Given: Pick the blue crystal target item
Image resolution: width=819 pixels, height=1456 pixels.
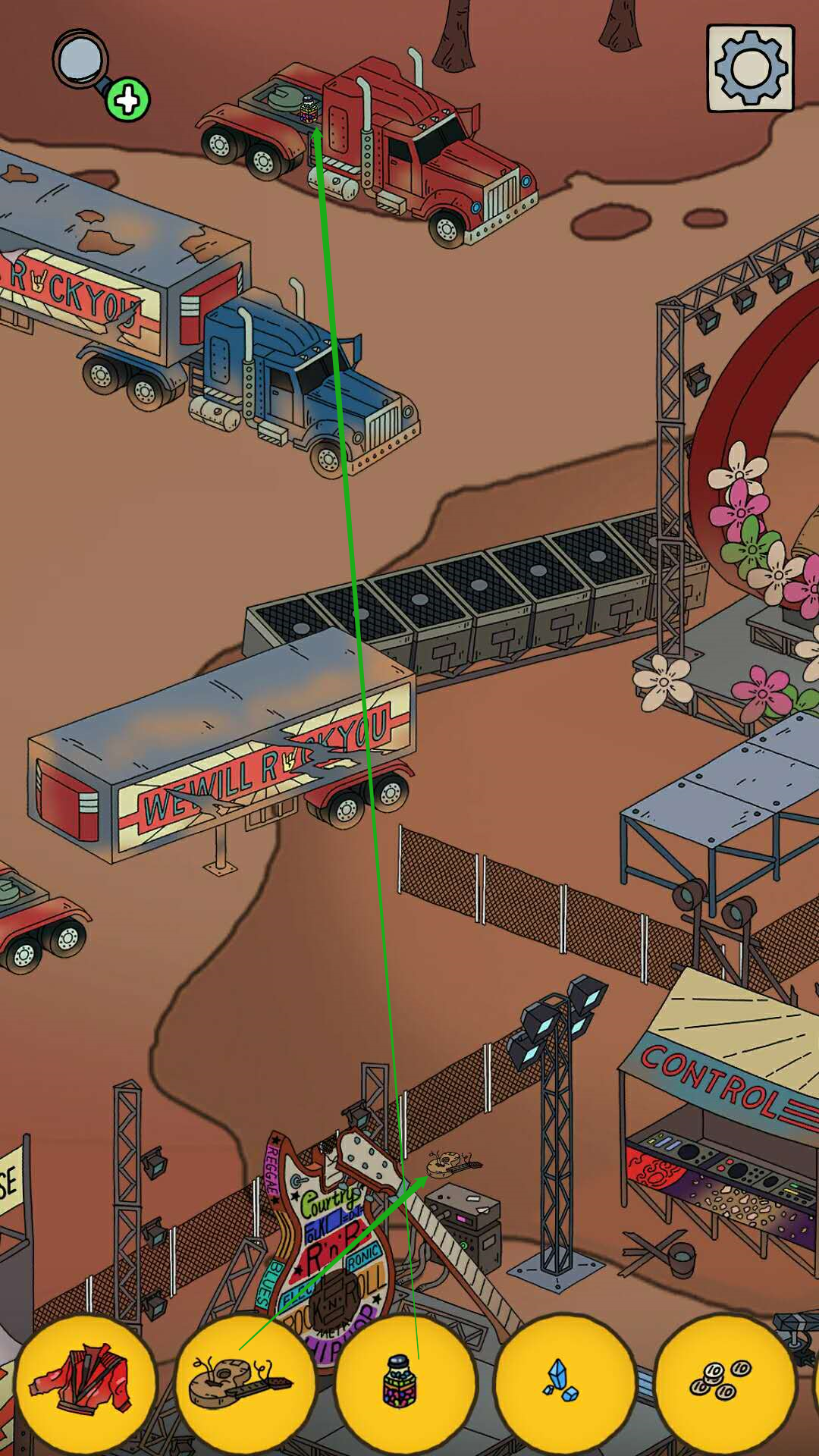Looking at the screenshot, I should [x=563, y=1382].
